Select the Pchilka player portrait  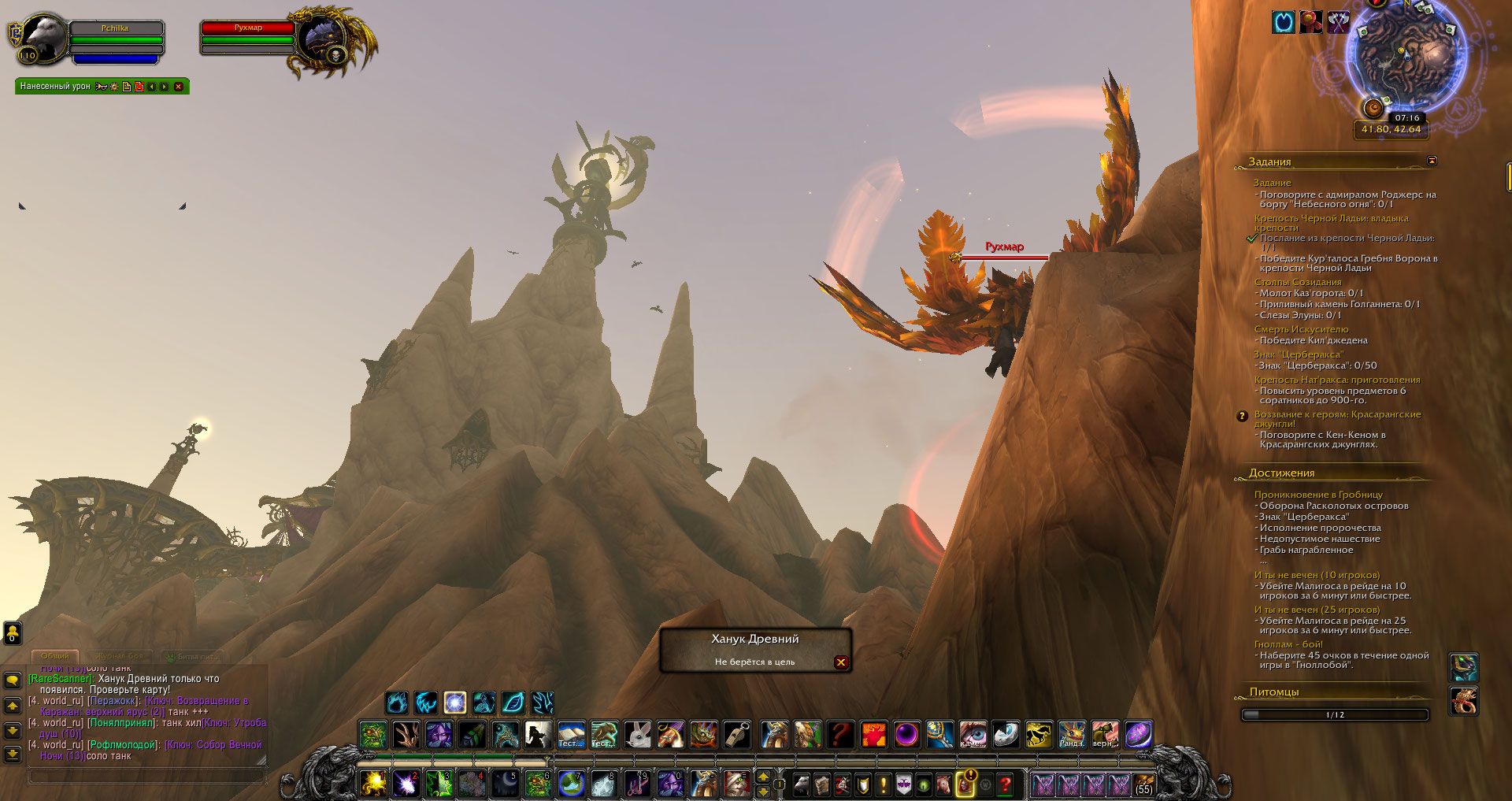pos(43,38)
